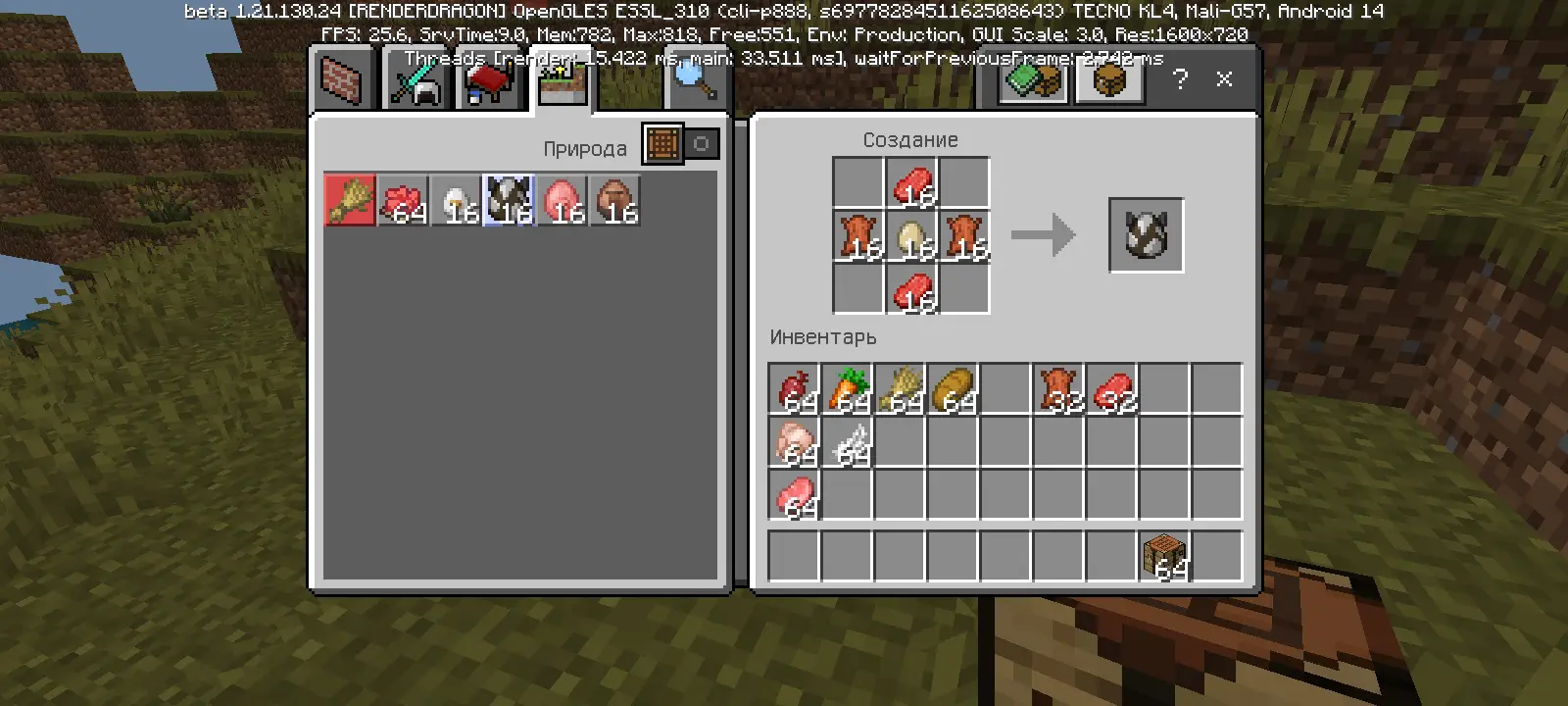This screenshot has height=706, width=1568.
Task: Select the crafting table stack in hotbar
Action: (x=1164, y=556)
